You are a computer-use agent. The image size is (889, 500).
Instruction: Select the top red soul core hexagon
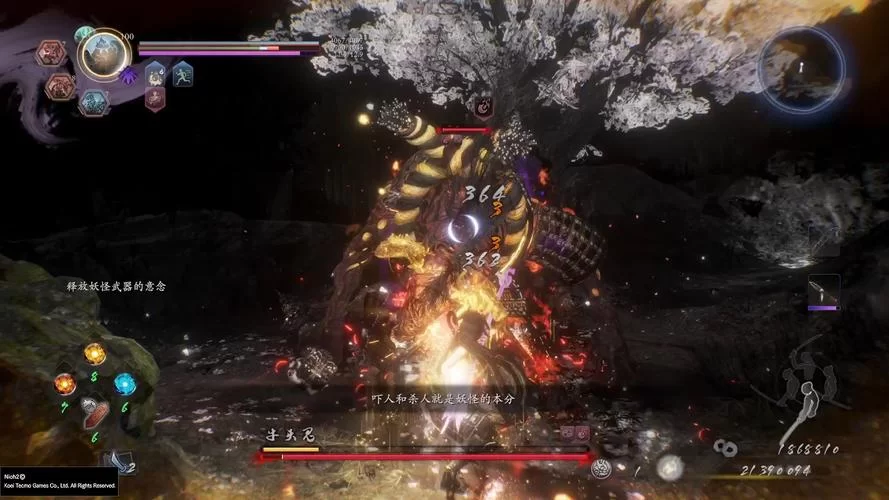point(51,53)
